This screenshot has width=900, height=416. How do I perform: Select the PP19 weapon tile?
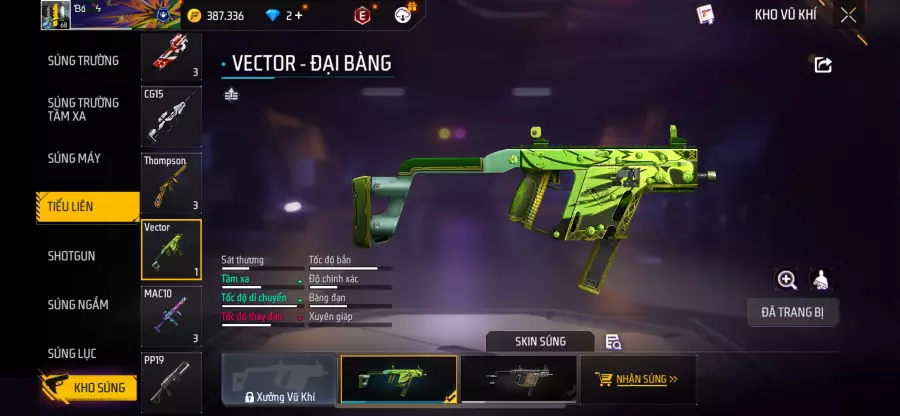[171, 381]
